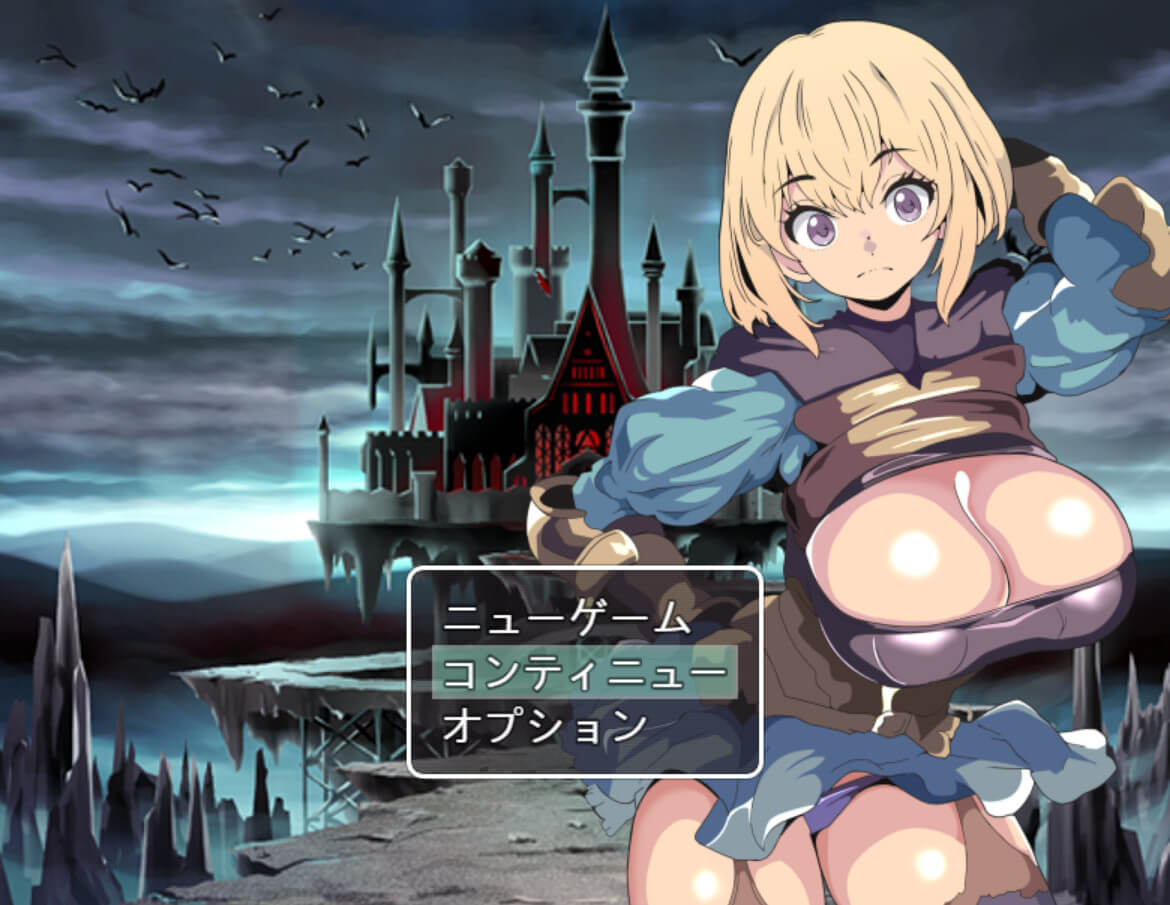Open the オプション settings

click(x=546, y=724)
